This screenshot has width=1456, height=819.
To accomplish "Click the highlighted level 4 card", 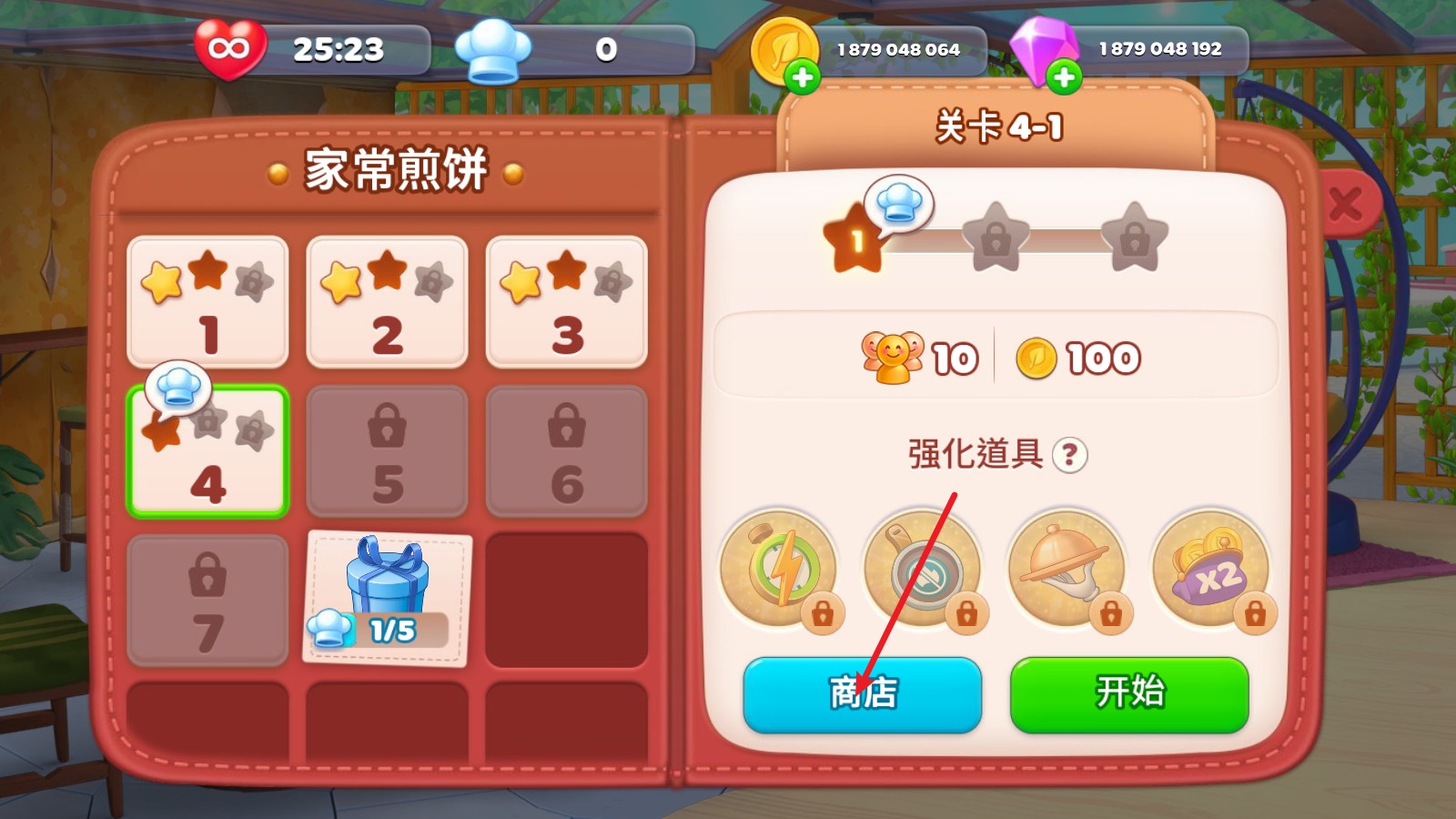I will click(207, 450).
